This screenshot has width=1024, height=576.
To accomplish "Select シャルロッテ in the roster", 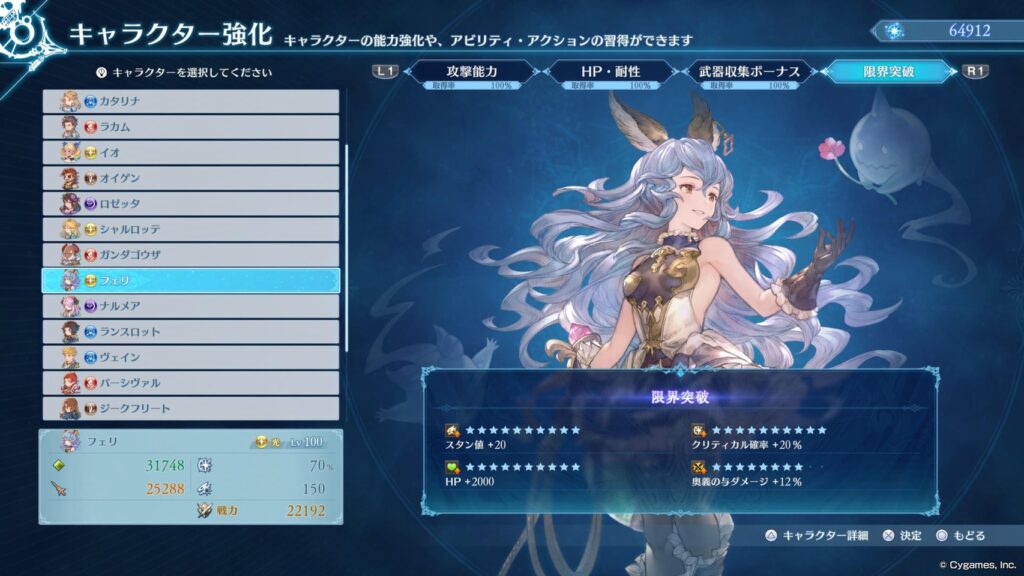I will (190, 229).
